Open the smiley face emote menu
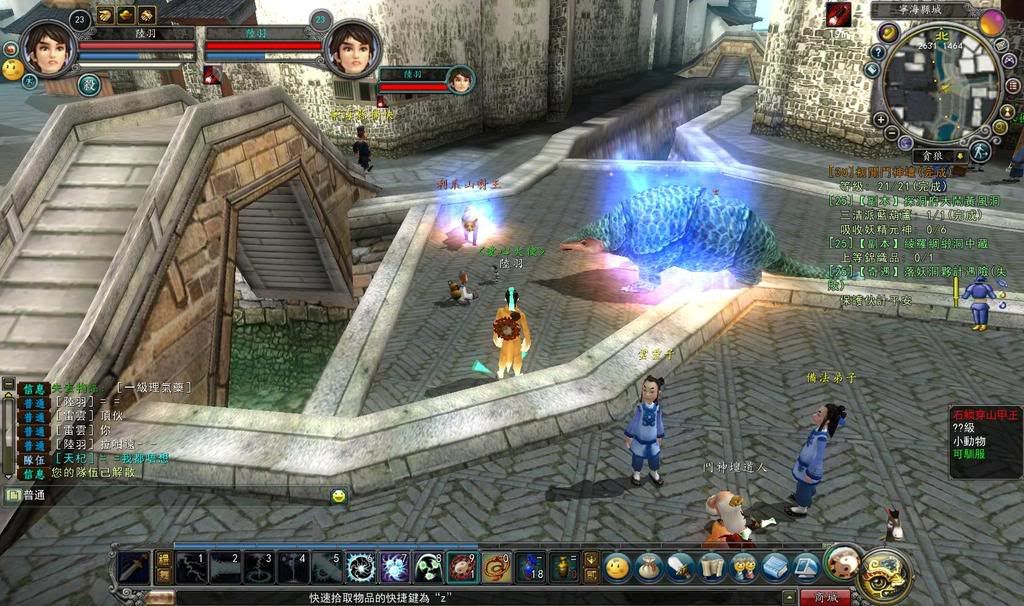The height and width of the screenshot is (606, 1024). coord(617,567)
